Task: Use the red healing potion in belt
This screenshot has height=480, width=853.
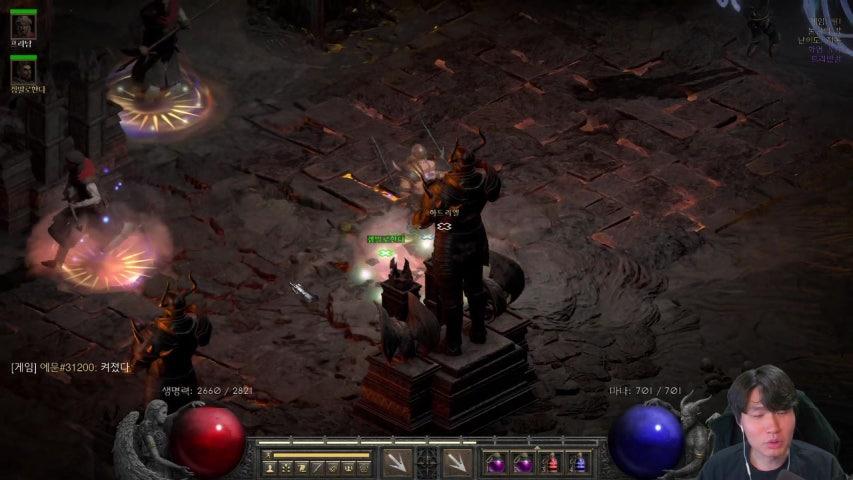Action: point(551,463)
